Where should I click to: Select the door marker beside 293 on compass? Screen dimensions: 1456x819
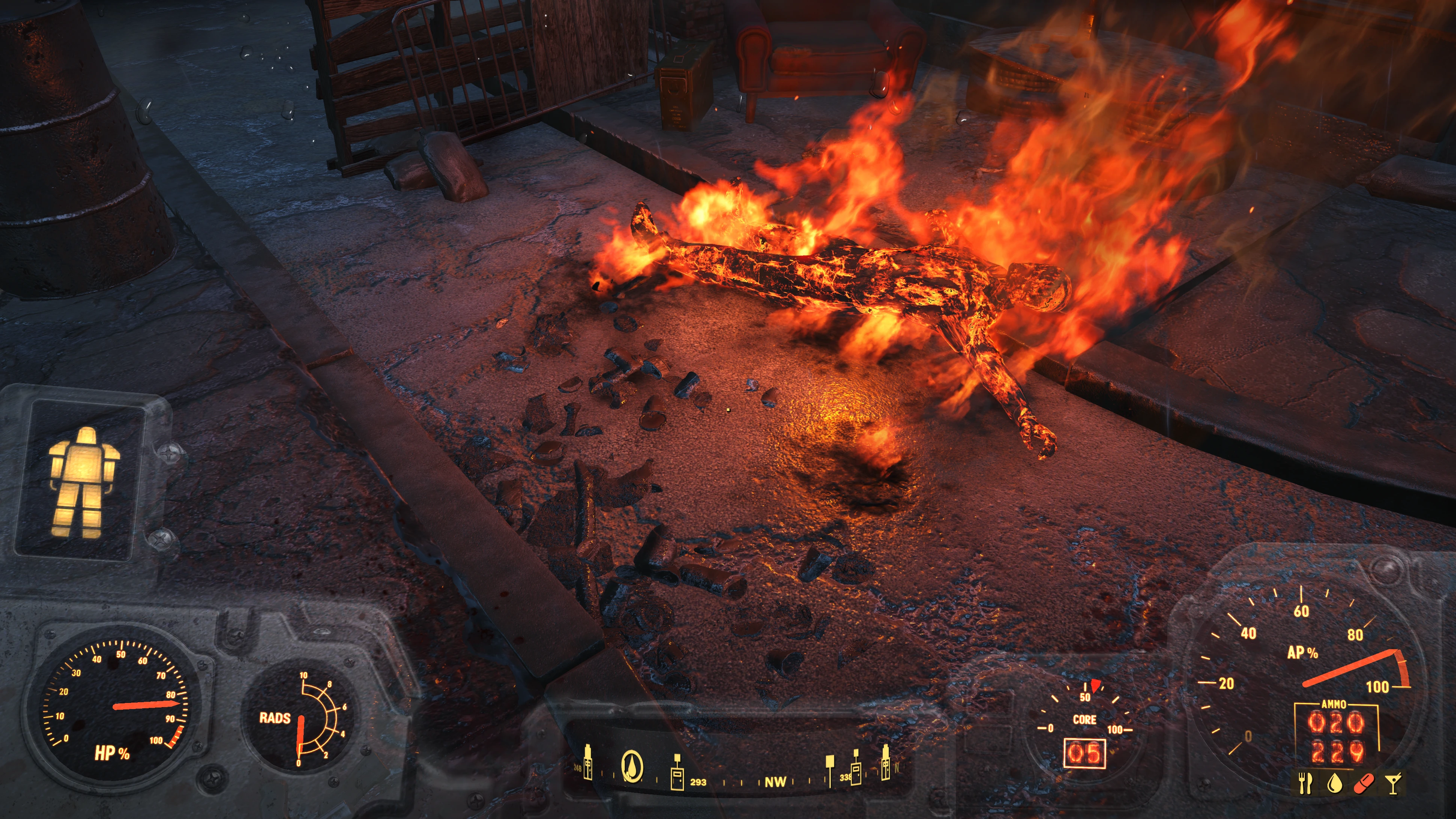pyautogui.click(x=677, y=774)
